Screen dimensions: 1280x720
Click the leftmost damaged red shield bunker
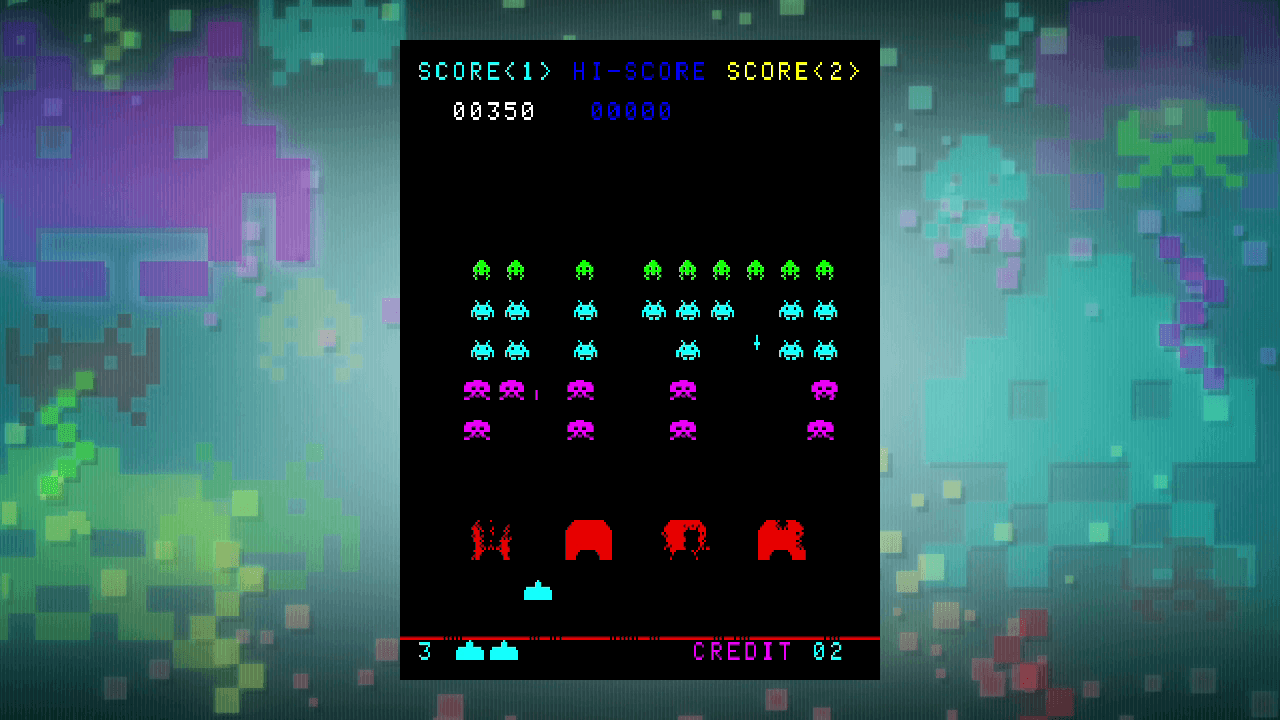489,540
